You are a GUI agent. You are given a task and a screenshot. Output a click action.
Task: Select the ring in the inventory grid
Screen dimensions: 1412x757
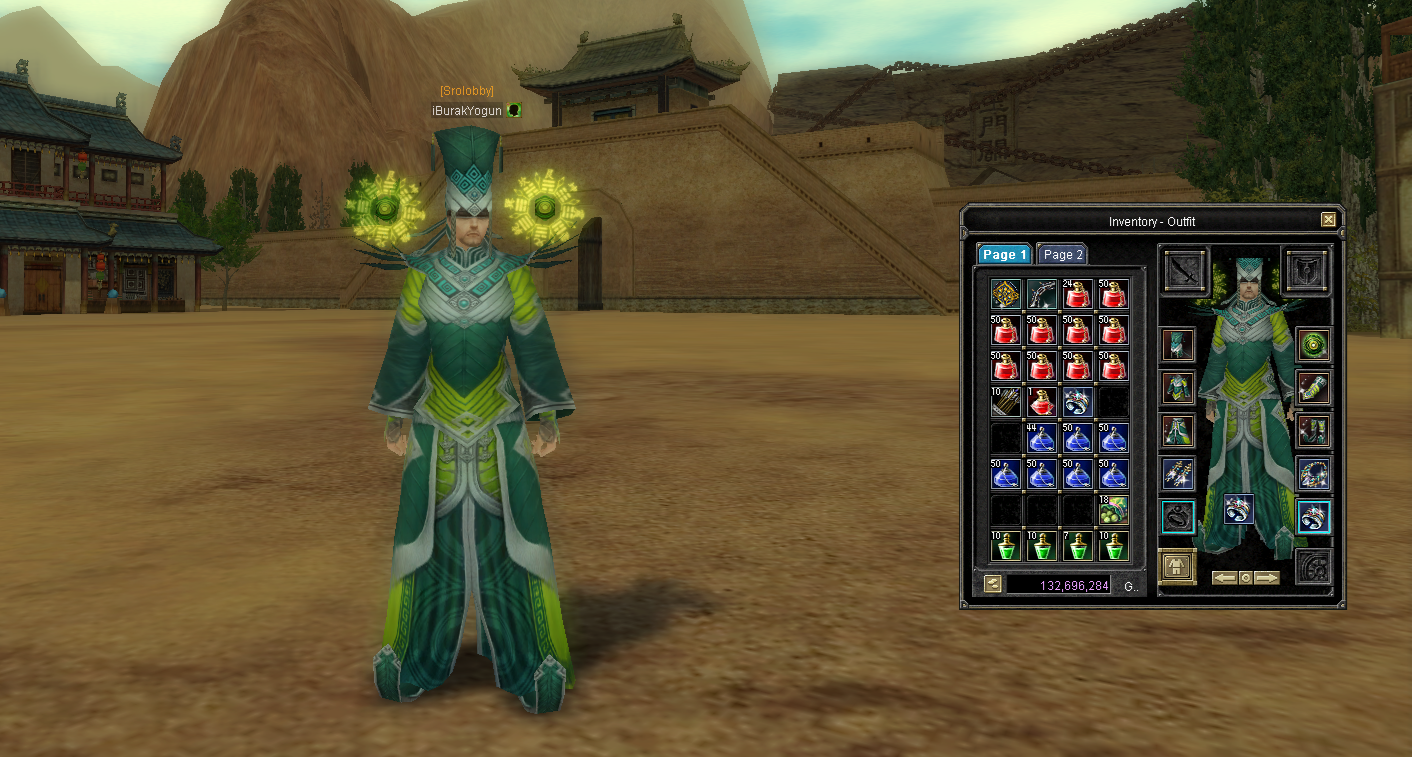(1077, 402)
